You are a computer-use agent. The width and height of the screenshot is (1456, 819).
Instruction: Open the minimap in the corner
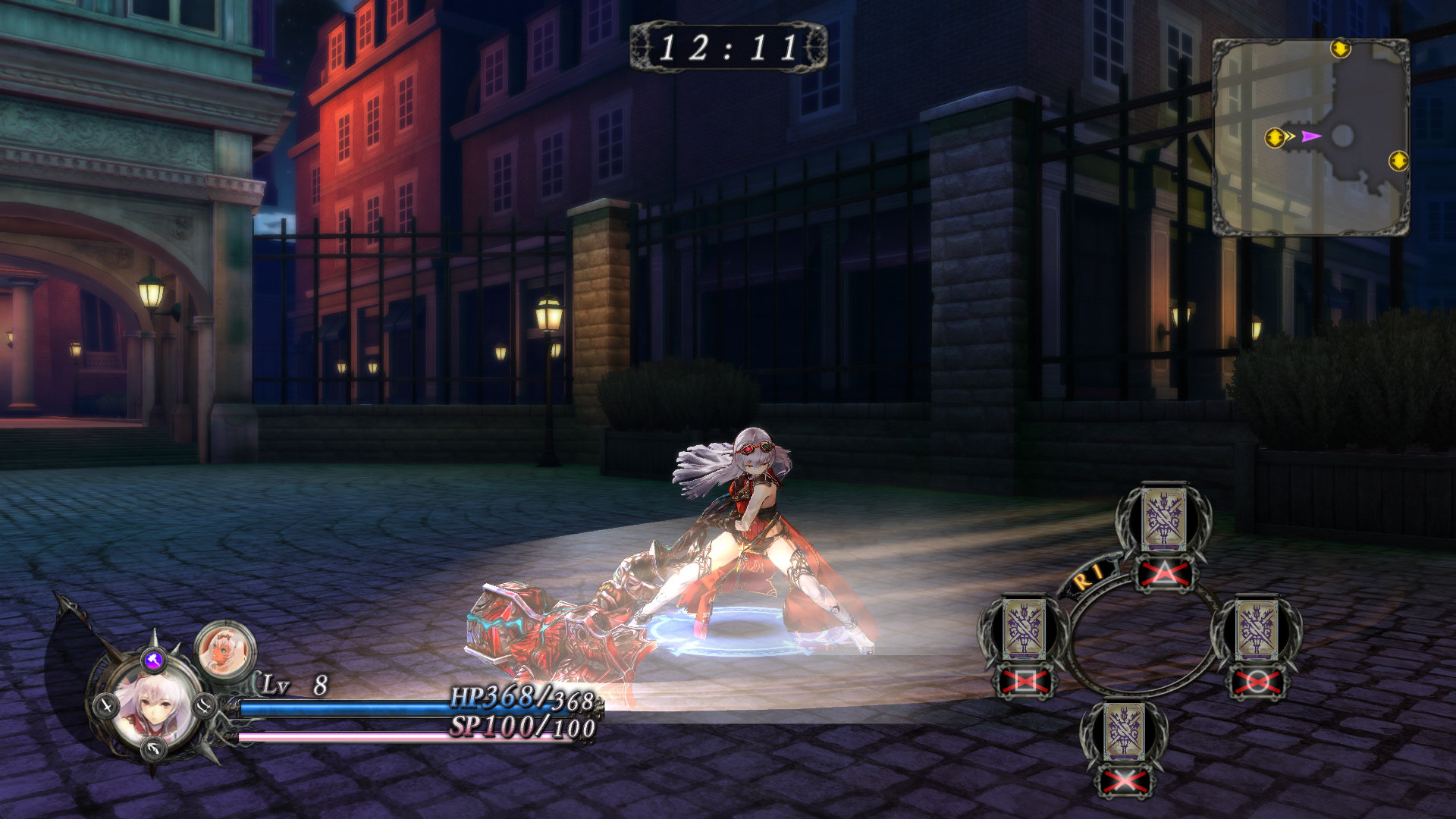click(1310, 136)
